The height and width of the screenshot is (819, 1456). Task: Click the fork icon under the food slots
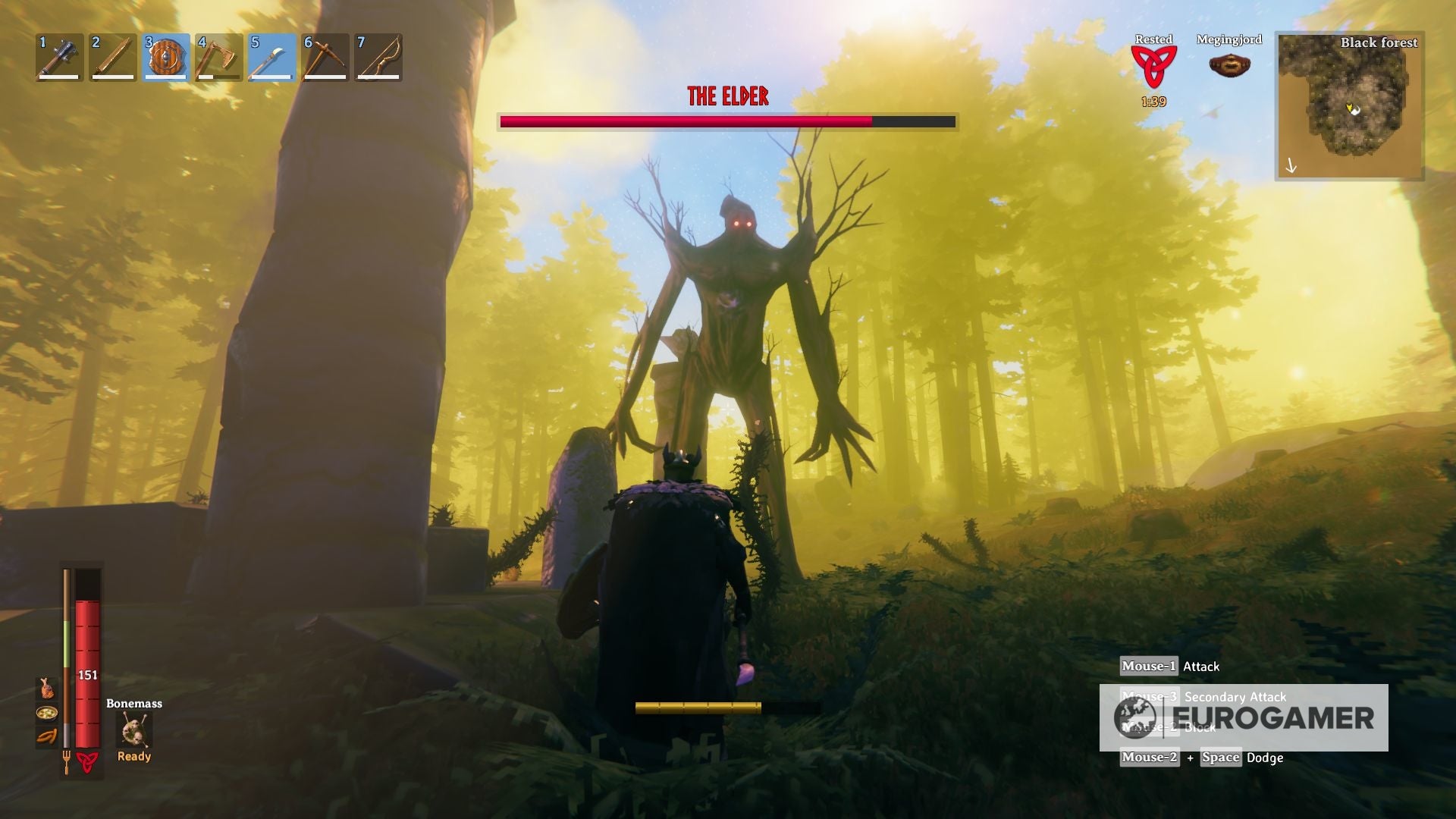click(67, 761)
